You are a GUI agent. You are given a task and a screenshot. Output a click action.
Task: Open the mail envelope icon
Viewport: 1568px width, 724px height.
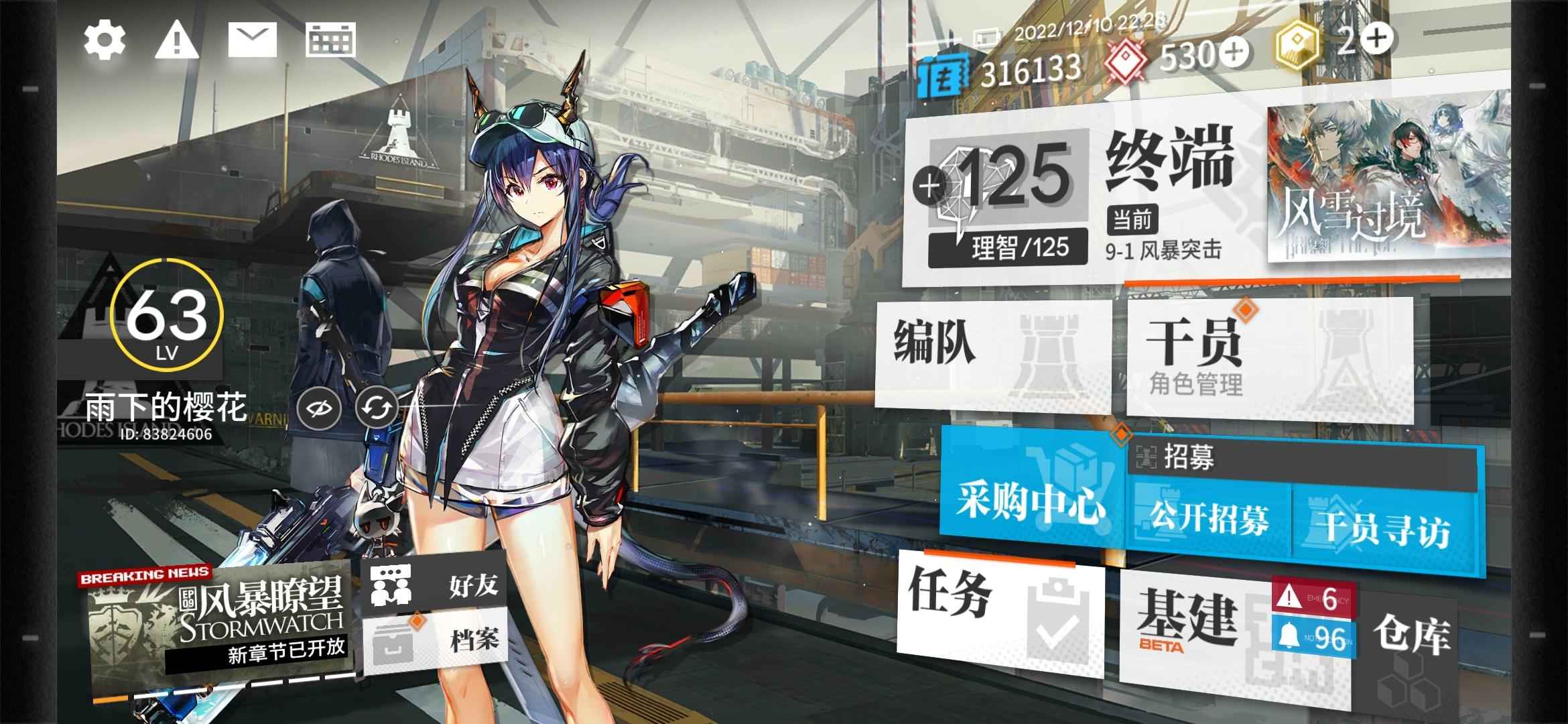(x=252, y=40)
